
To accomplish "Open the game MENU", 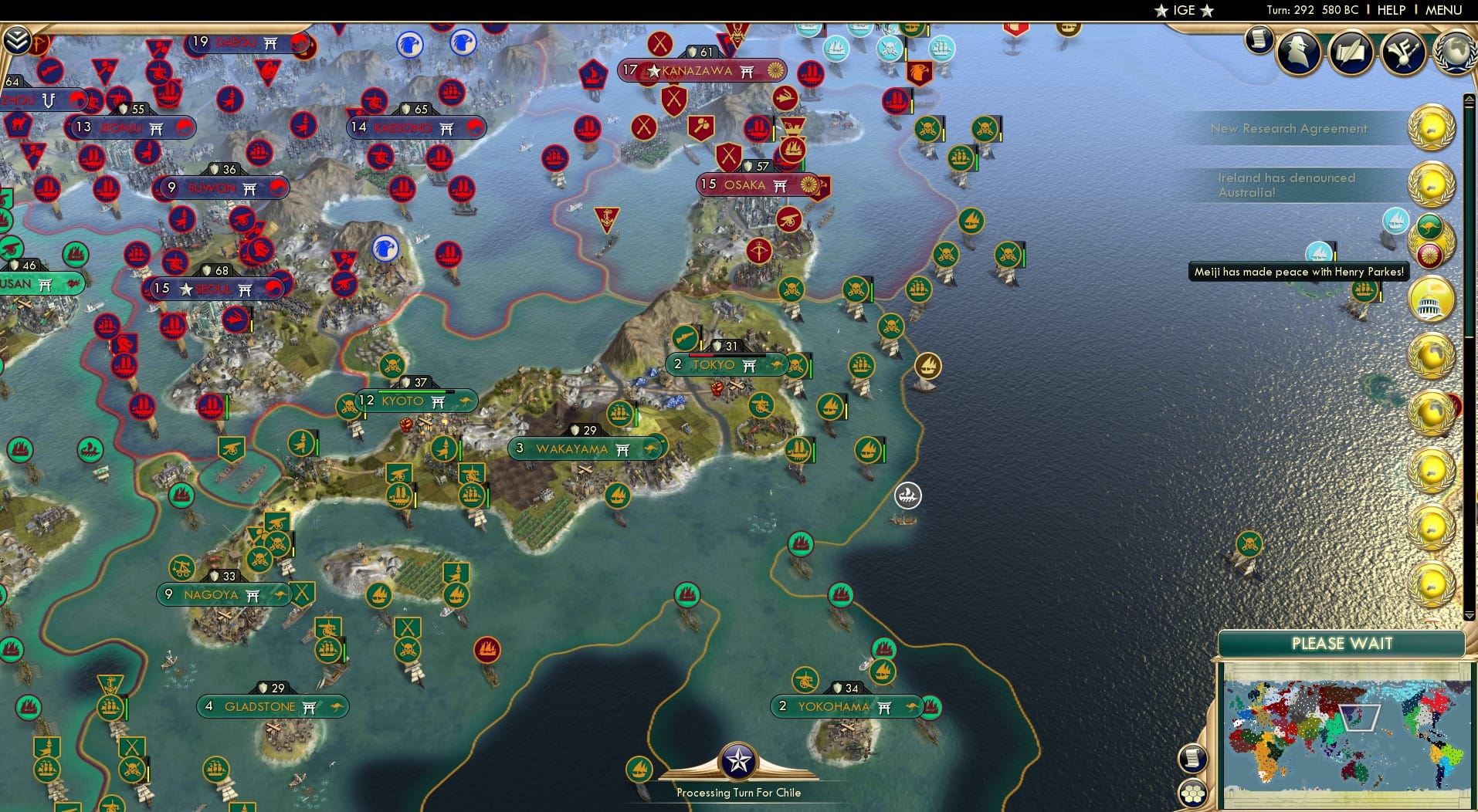I will [x=1442, y=10].
